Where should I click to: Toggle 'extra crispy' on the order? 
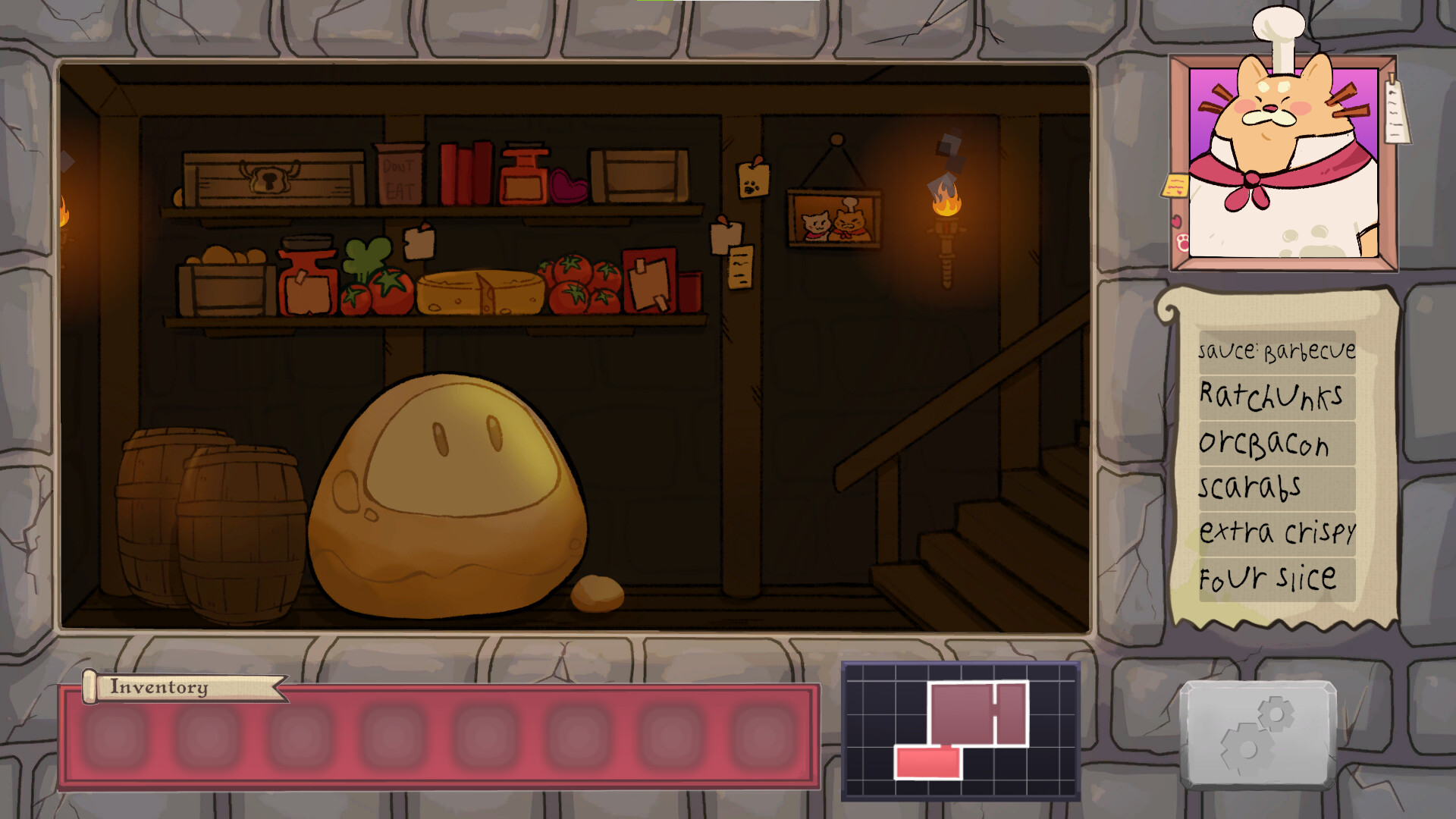[x=1277, y=531]
